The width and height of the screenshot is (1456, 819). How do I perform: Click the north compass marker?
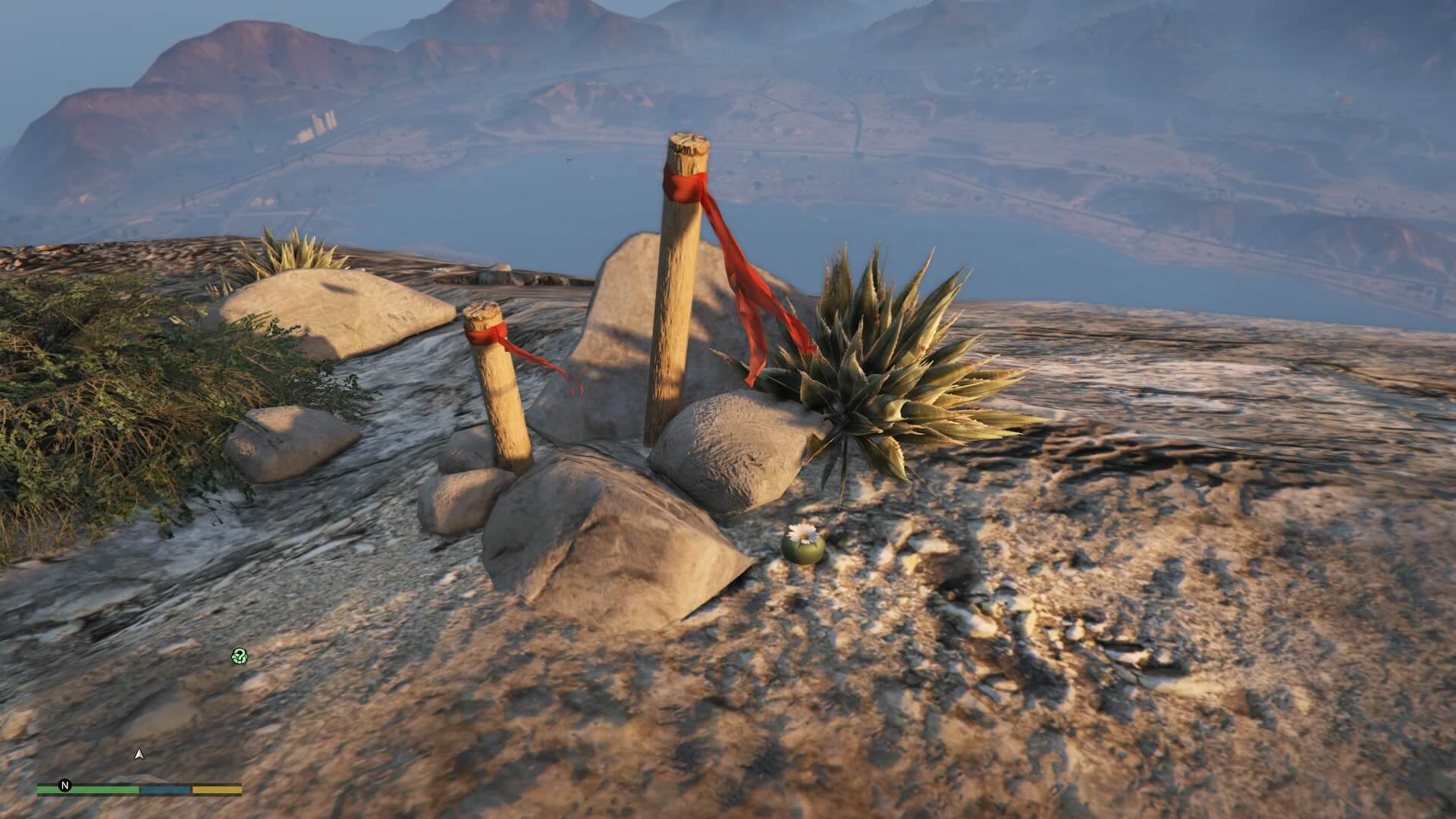click(65, 786)
